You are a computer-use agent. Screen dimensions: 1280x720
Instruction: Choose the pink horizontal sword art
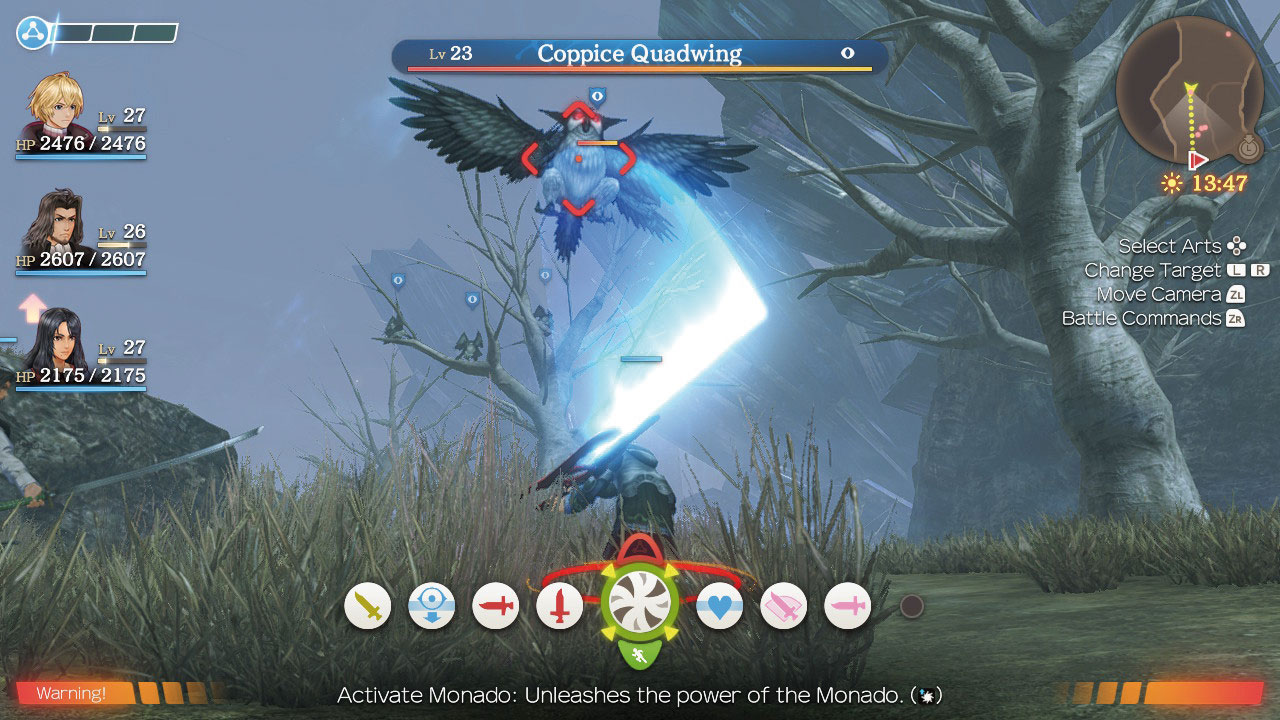tap(847, 606)
